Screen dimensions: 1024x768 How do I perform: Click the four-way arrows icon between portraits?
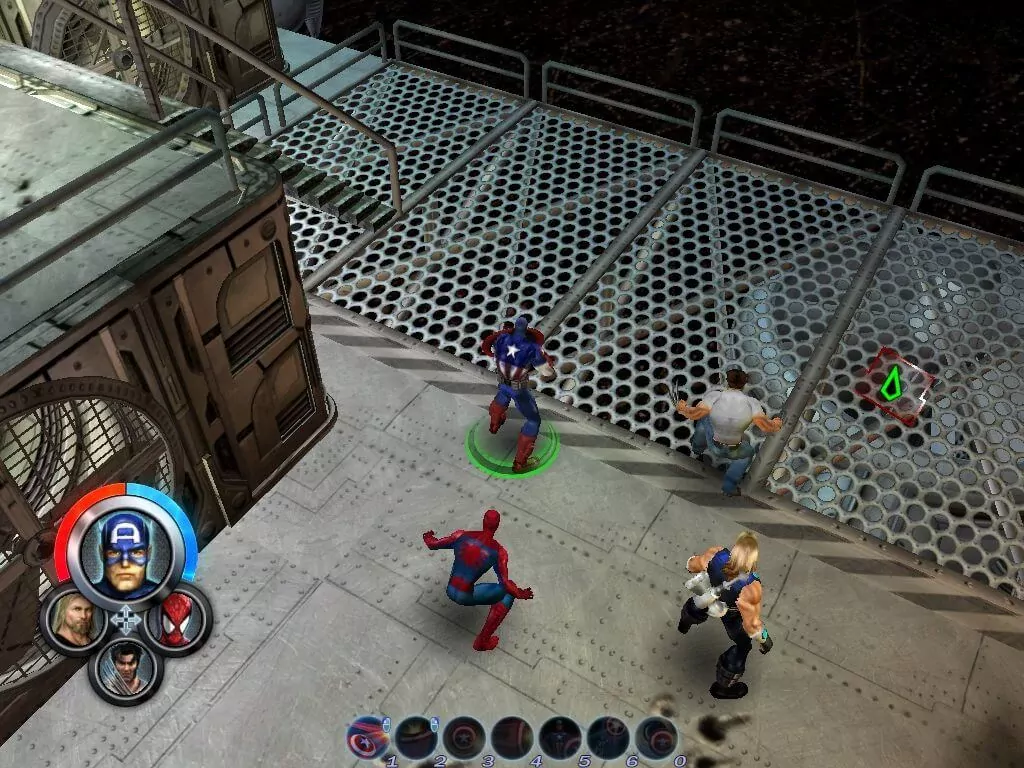point(126,620)
